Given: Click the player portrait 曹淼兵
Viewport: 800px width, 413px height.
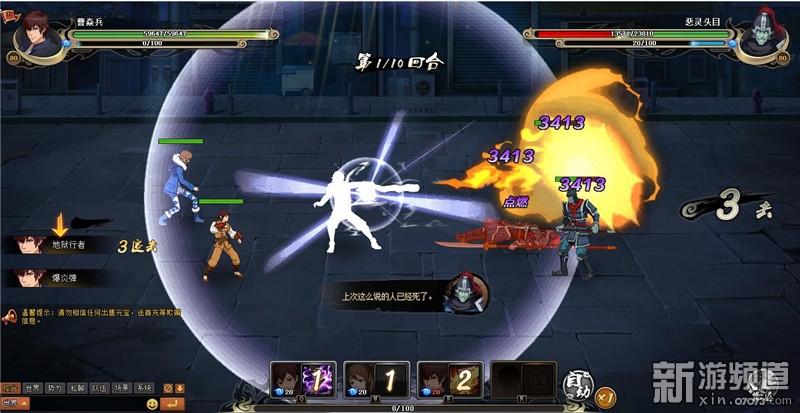Looking at the screenshot, I should 38,38.
